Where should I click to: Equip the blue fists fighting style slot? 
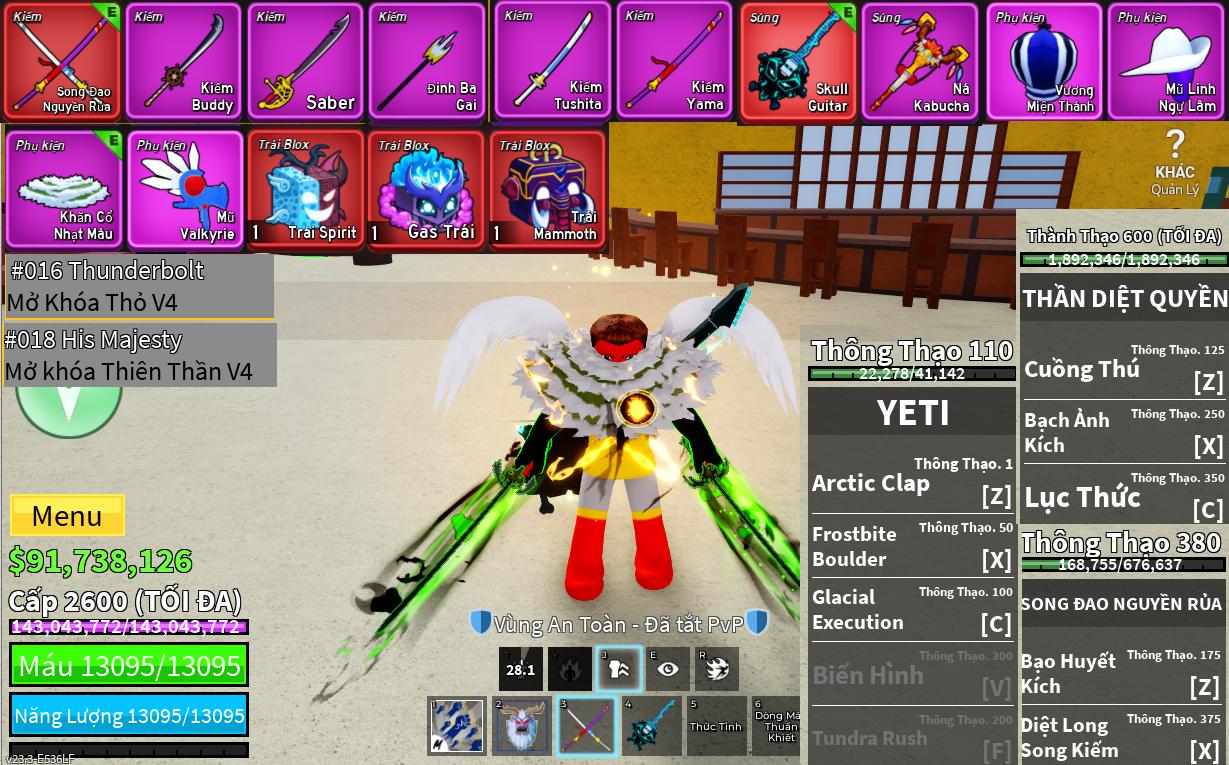(x=456, y=725)
